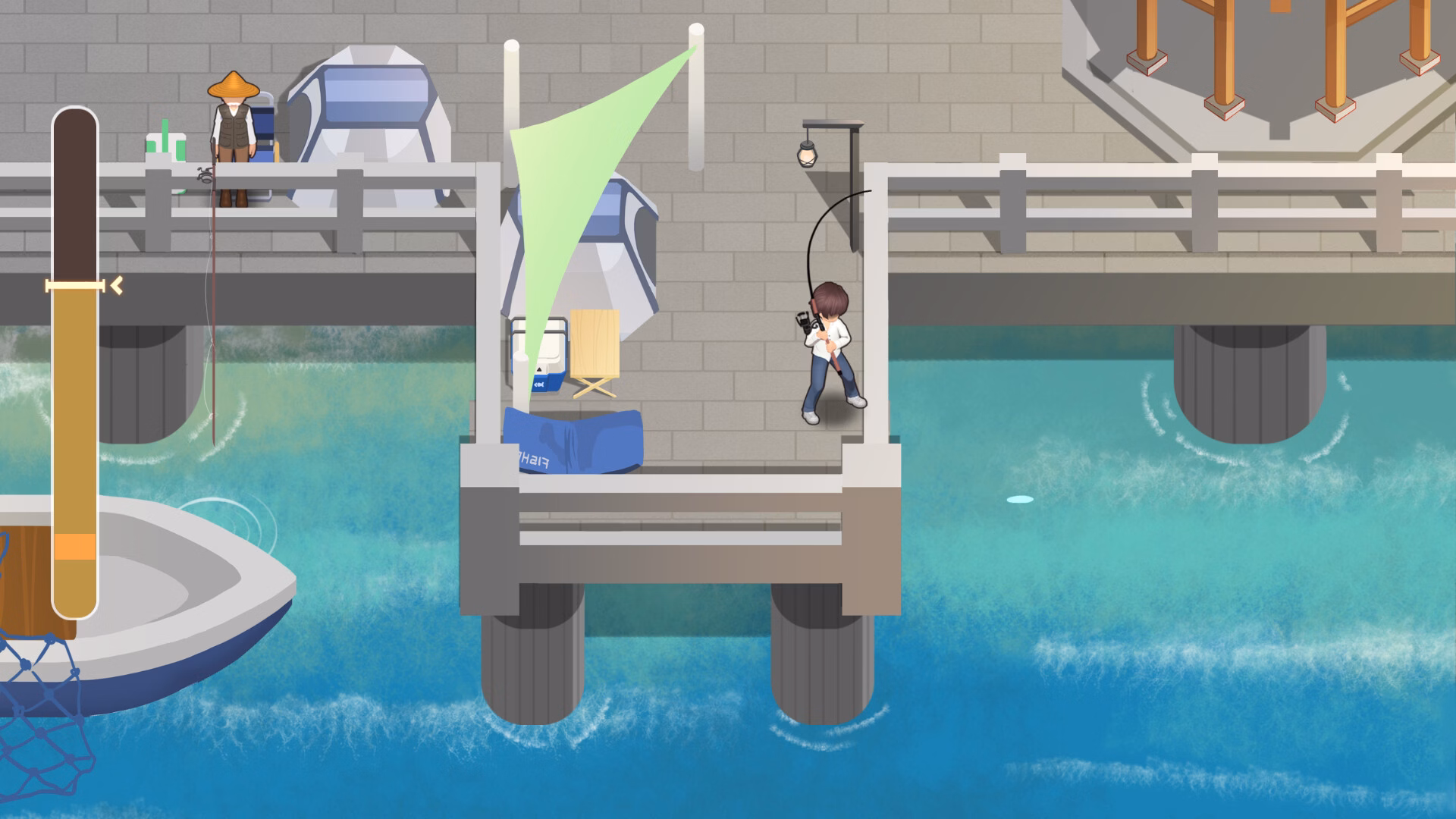Click the fish icon badge on the cooler lid
This screenshot has width=1456, height=819.
point(539,384)
